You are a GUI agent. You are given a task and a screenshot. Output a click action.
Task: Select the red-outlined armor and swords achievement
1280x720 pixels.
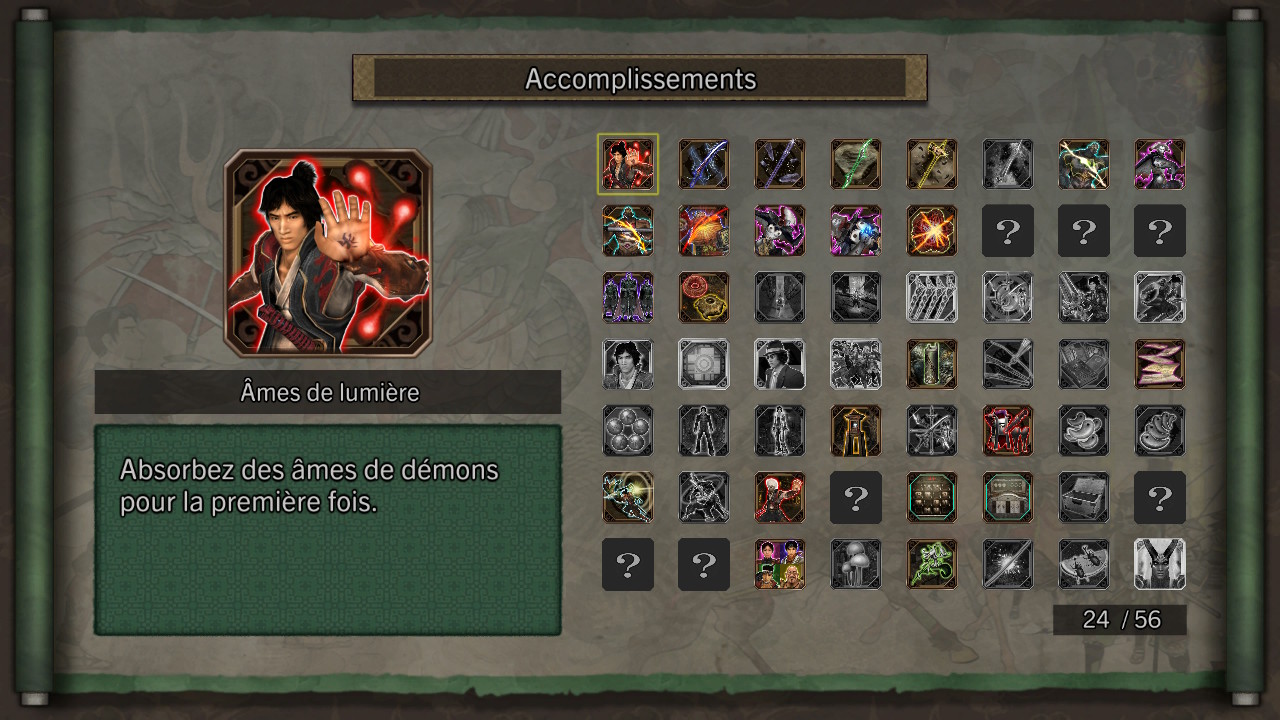coord(1008,431)
